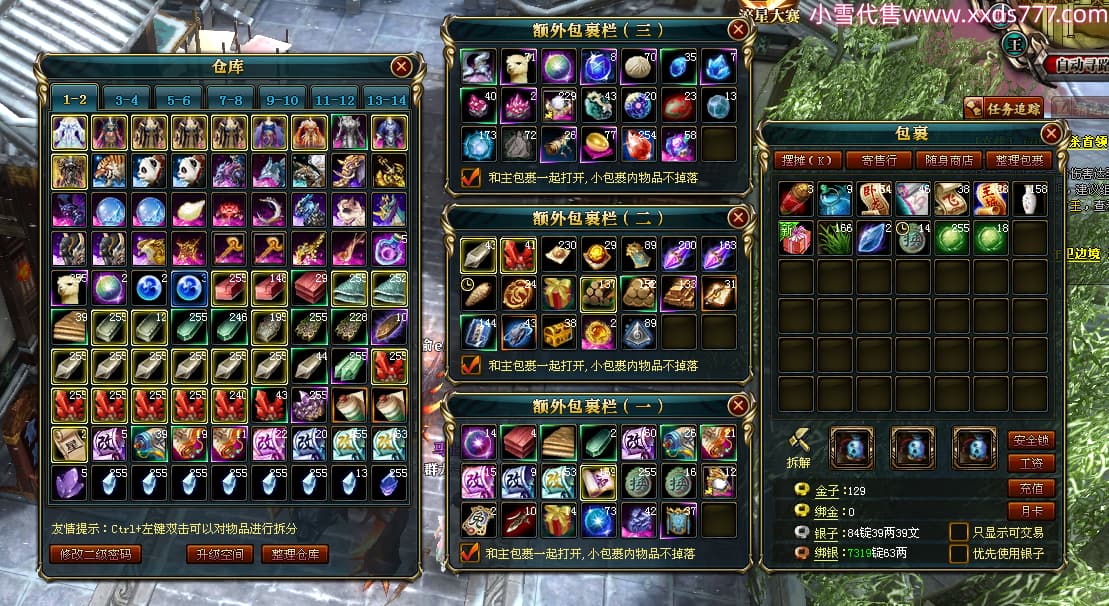Open the 随身商店 portable shop
Image resolution: width=1109 pixels, height=606 pixels.
947,160
